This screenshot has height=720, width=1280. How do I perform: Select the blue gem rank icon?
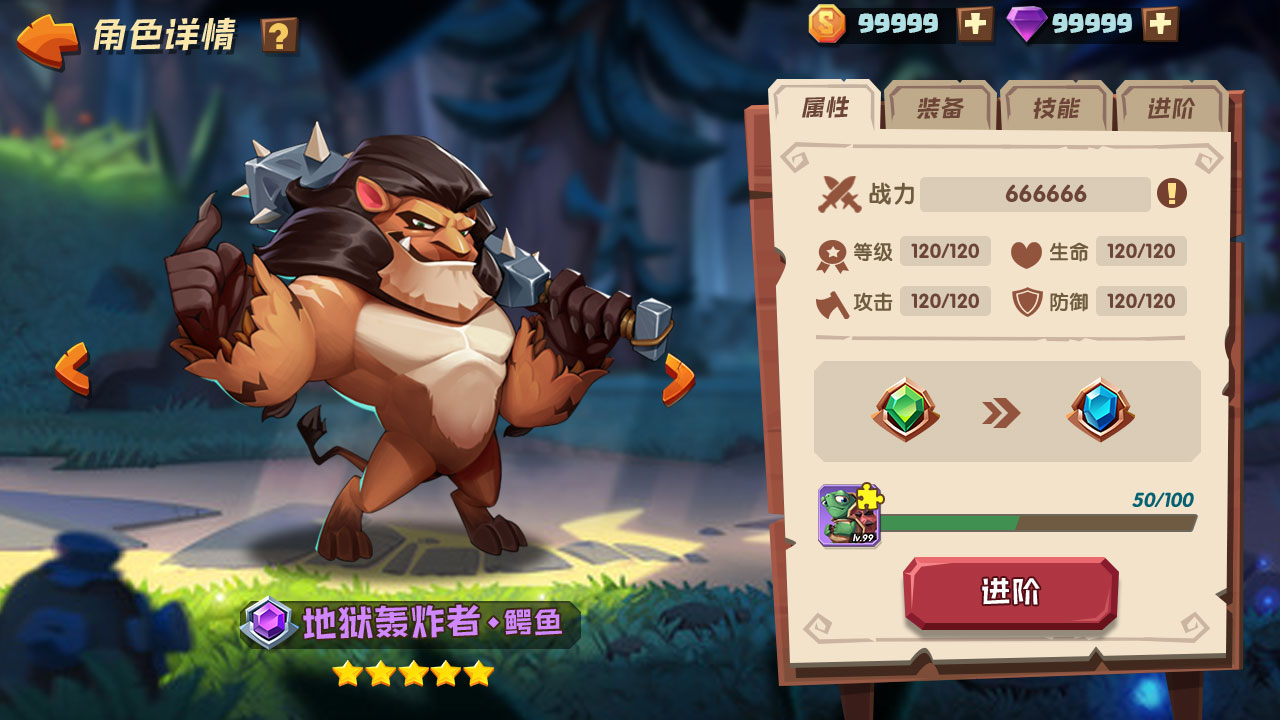[x=1100, y=411]
